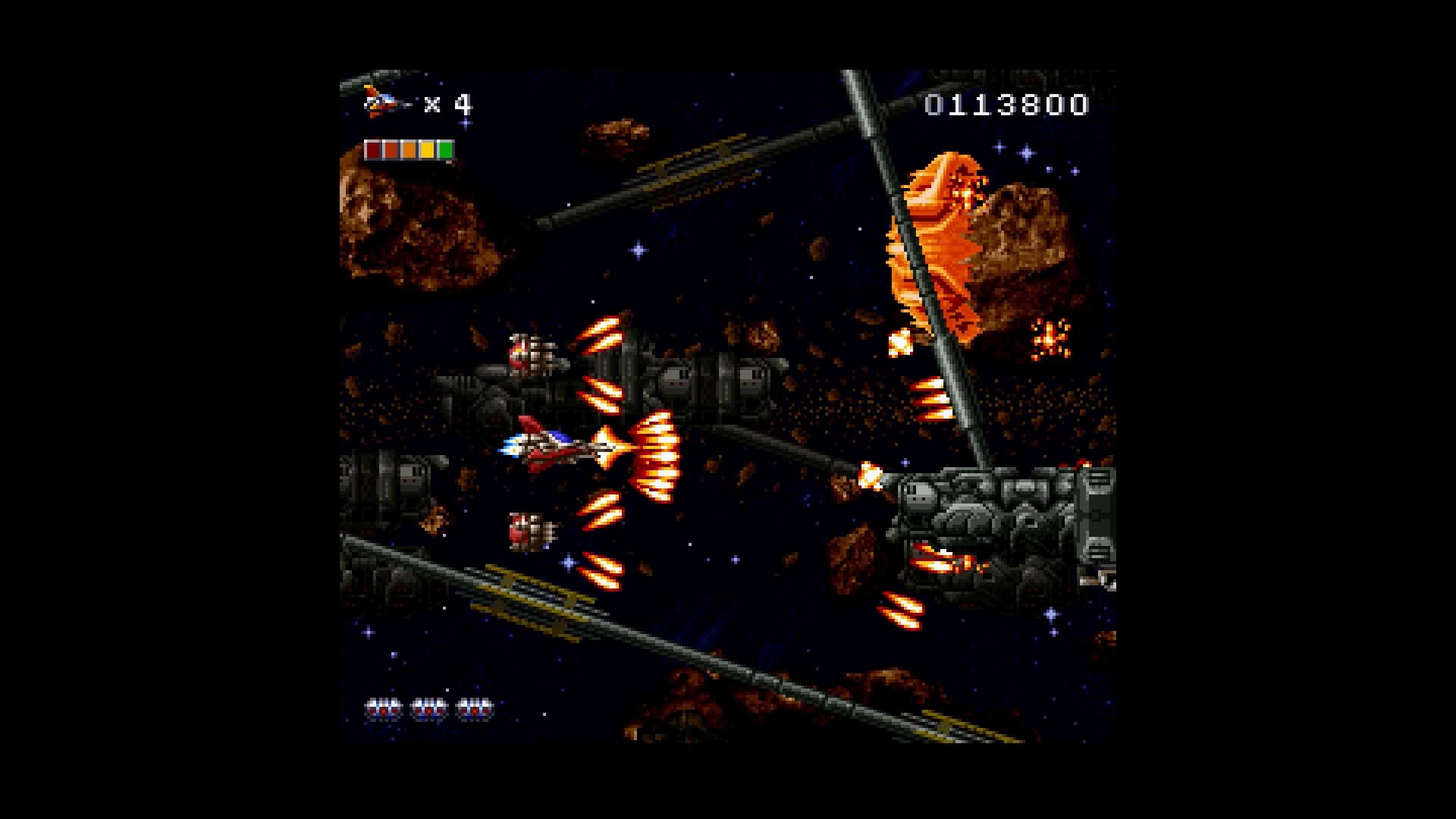1456x819 pixels.
Task: Expand the x4 lives counter display
Action: tap(449, 102)
